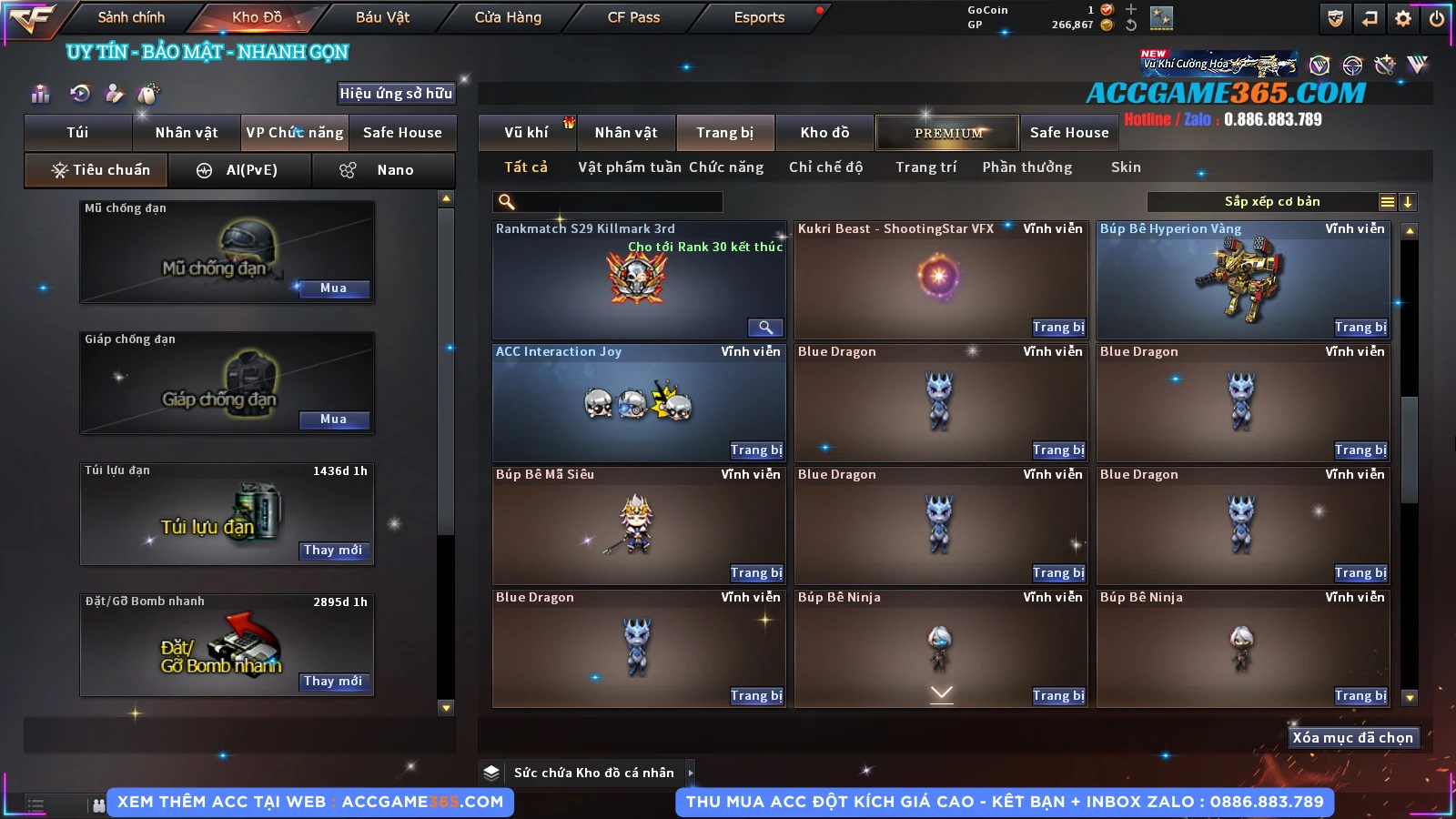Equip the Kukri Beast ShootingStar VFX
The height and width of the screenshot is (819, 1456).
(1058, 328)
